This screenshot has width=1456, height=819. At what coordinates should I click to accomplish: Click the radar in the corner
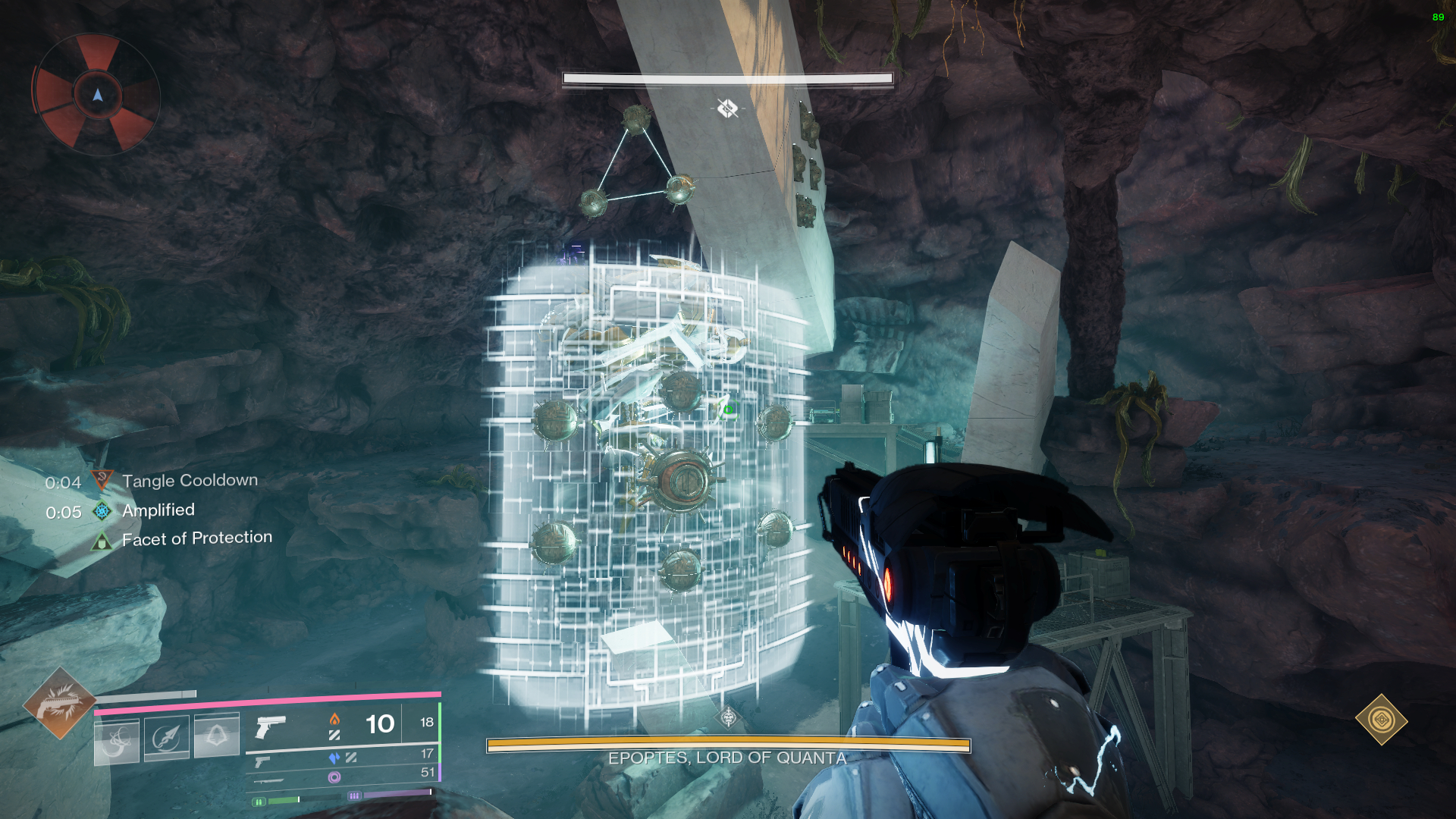(x=96, y=95)
